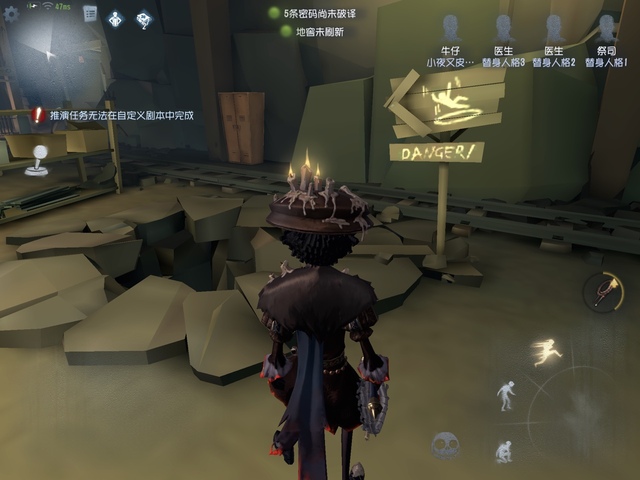Image resolution: width=640 pixels, height=480 pixels.
Task: Select the 牛仔 teammate portrait
Action: [451, 29]
